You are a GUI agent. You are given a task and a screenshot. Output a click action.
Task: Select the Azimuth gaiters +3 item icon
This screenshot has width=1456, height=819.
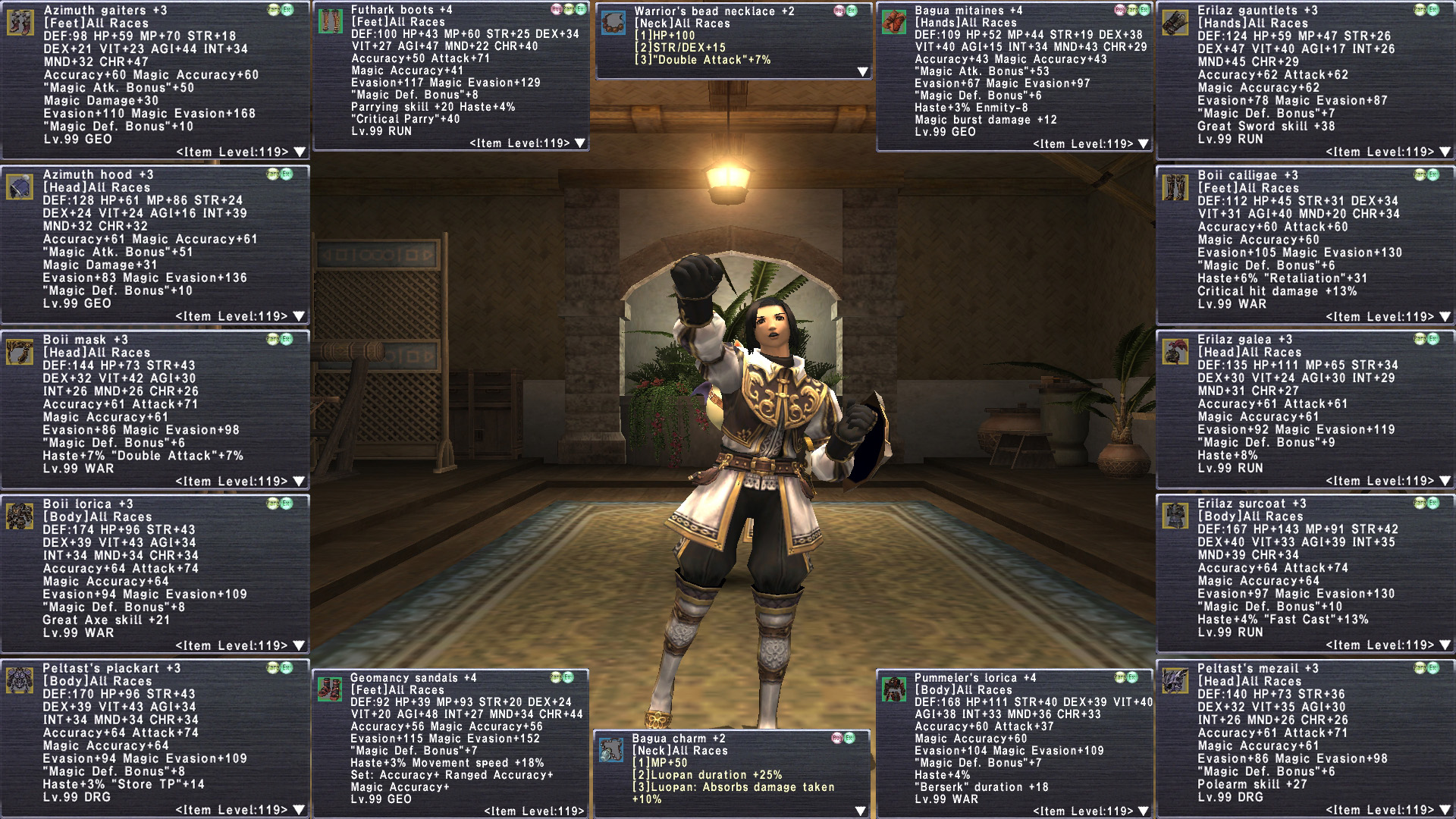coord(20,22)
